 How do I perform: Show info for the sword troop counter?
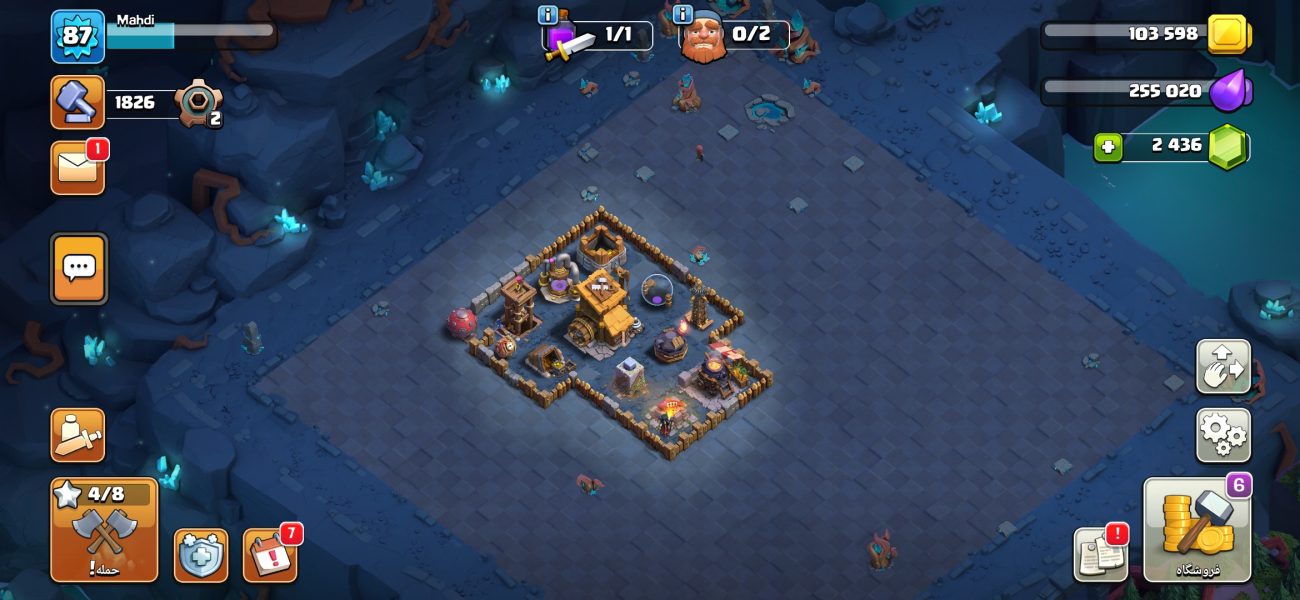(x=548, y=15)
